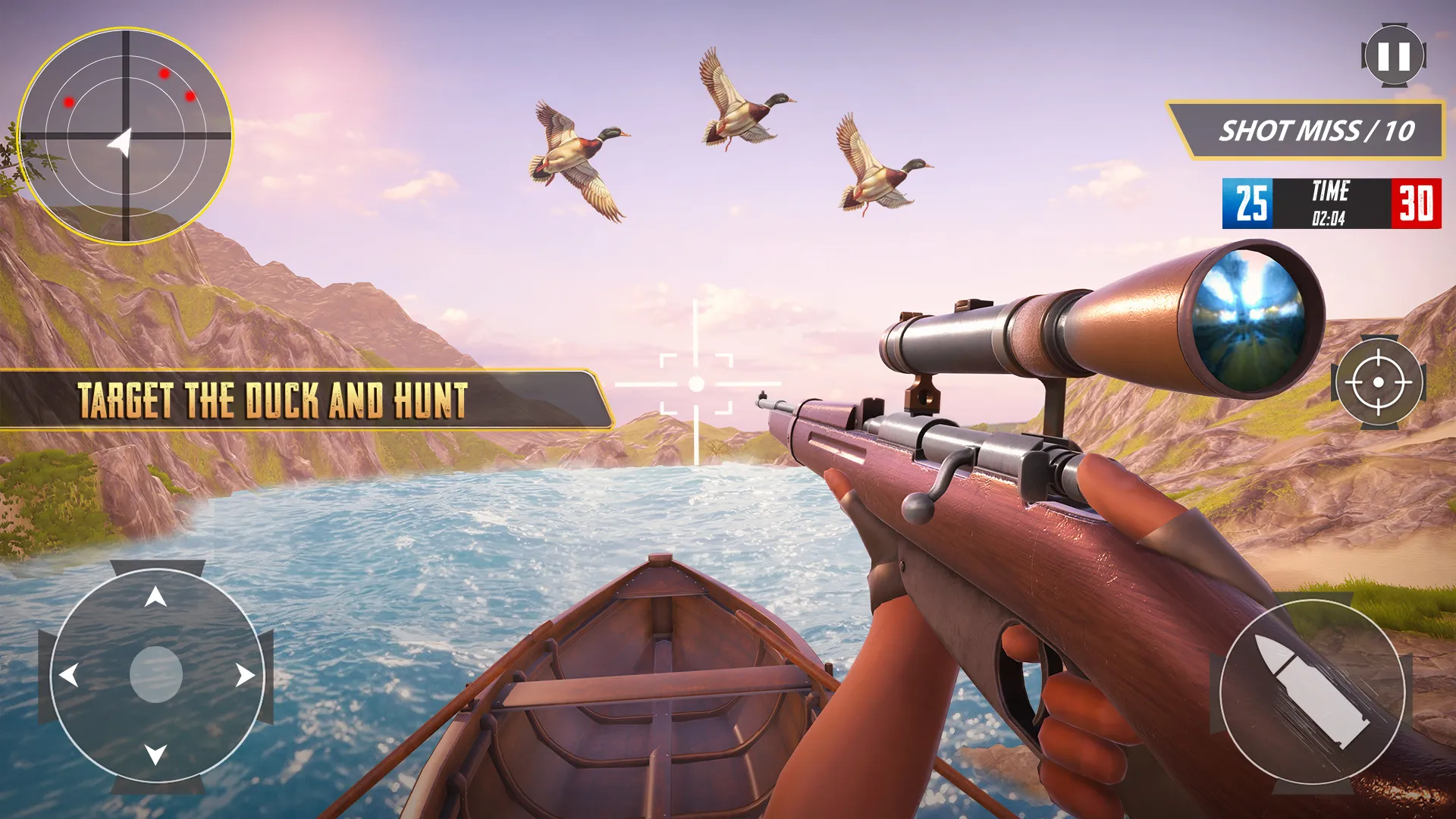Tap the red score 30 box
The image size is (1456, 819).
click(x=1417, y=204)
